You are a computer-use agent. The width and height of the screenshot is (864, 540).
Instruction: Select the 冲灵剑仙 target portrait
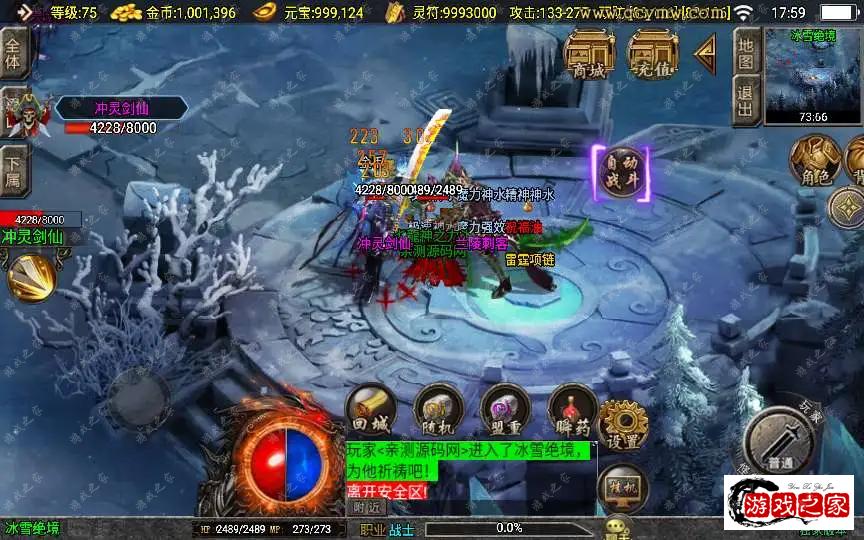coord(28,114)
